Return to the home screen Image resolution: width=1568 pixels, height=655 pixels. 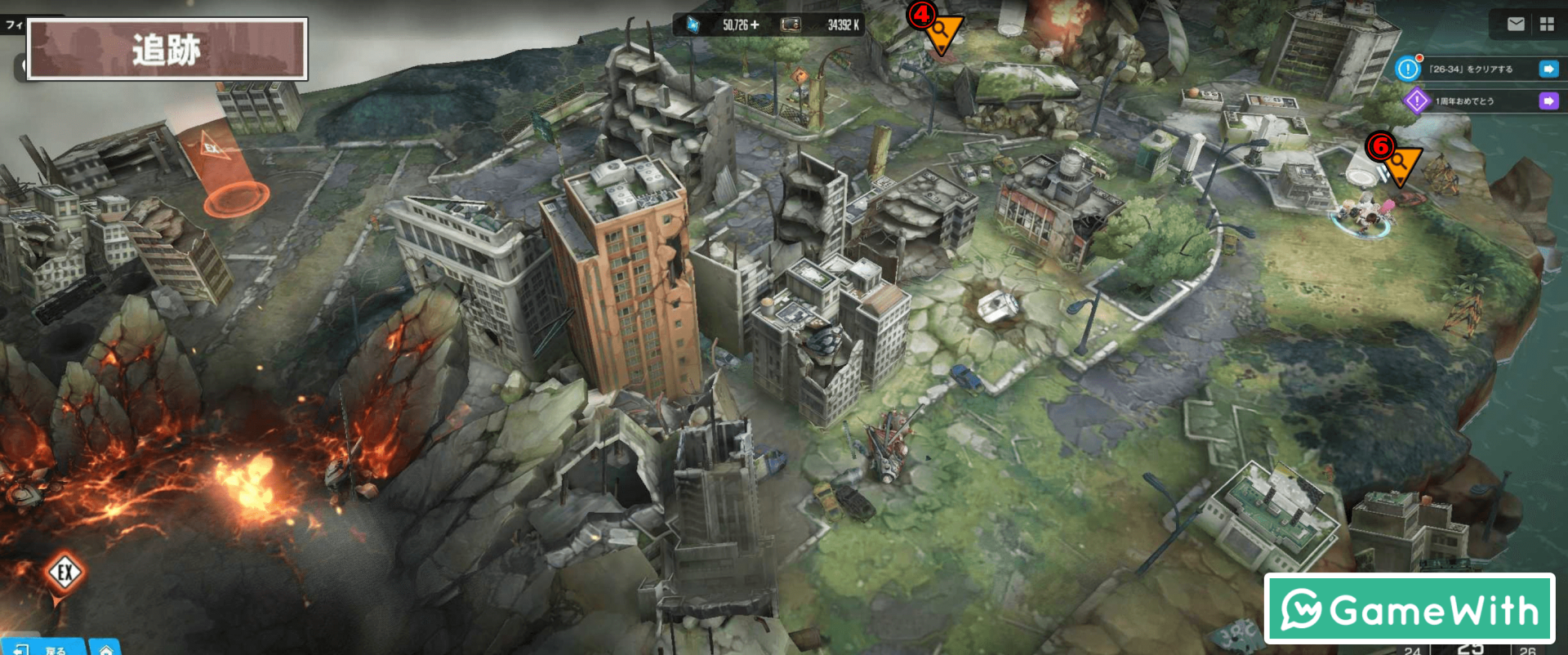click(105, 648)
